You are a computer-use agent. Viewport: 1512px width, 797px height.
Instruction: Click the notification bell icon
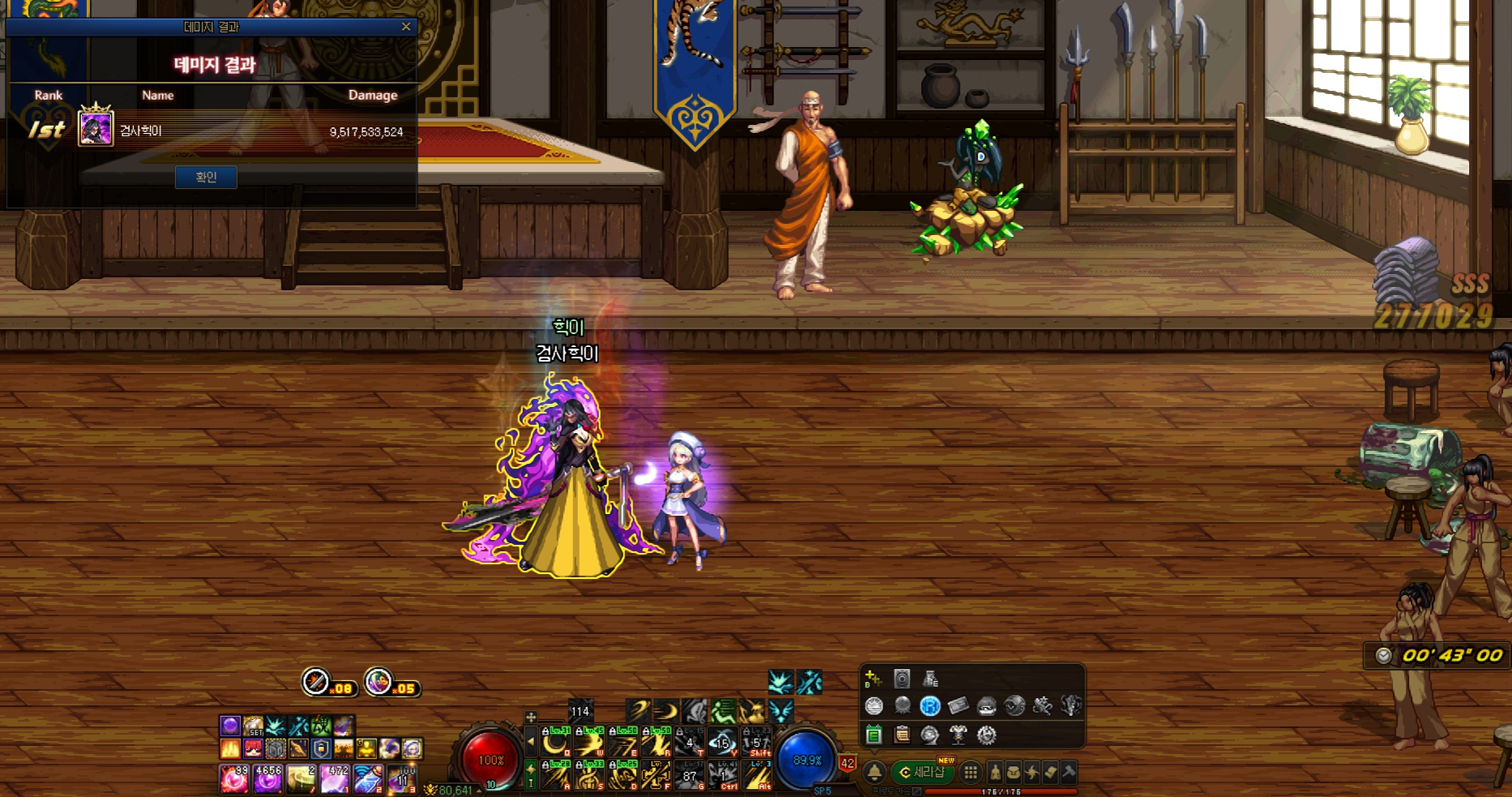(875, 773)
